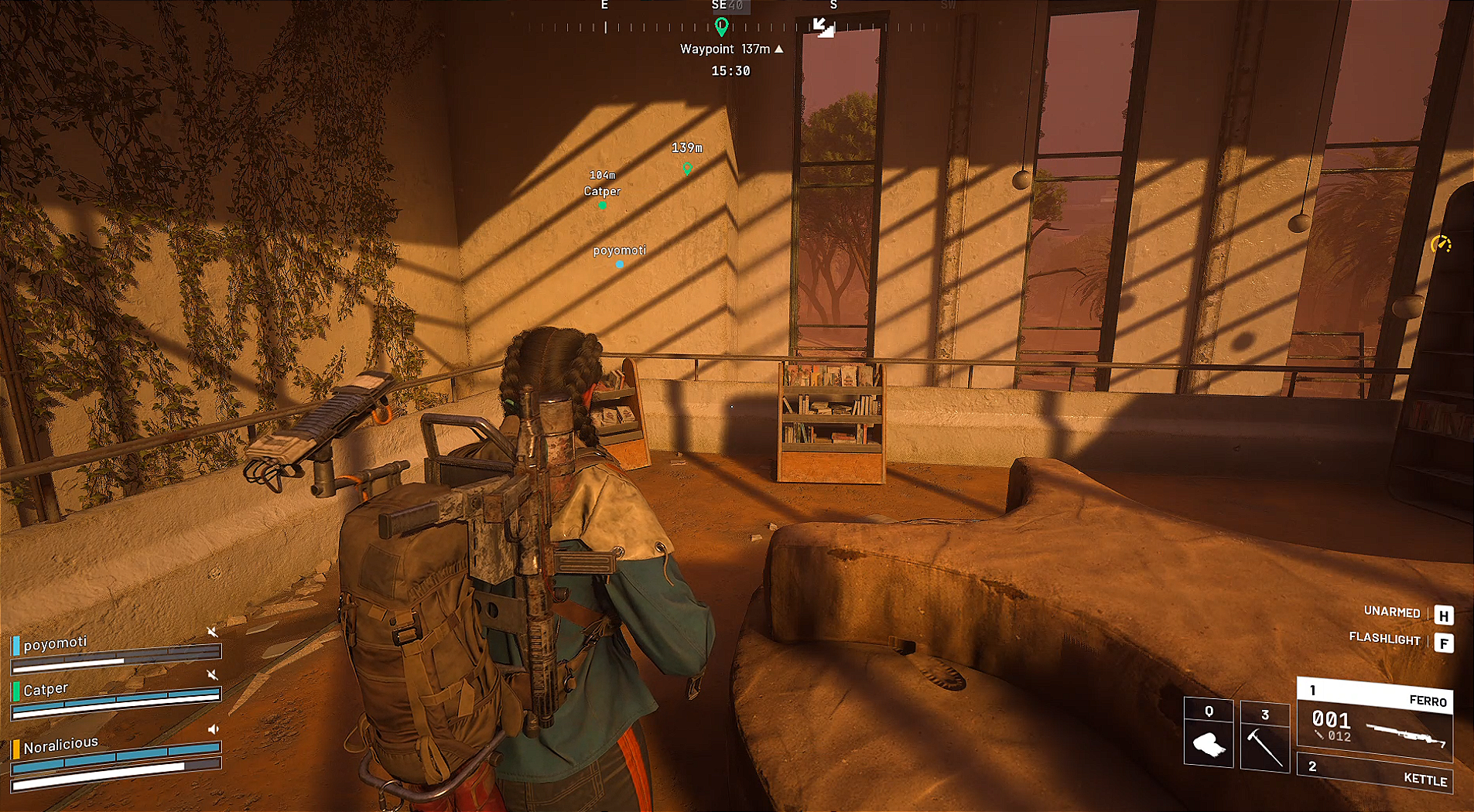Image resolution: width=1474 pixels, height=812 pixels.
Task: Click the Flashlight F keybind icon
Action: (x=1444, y=641)
